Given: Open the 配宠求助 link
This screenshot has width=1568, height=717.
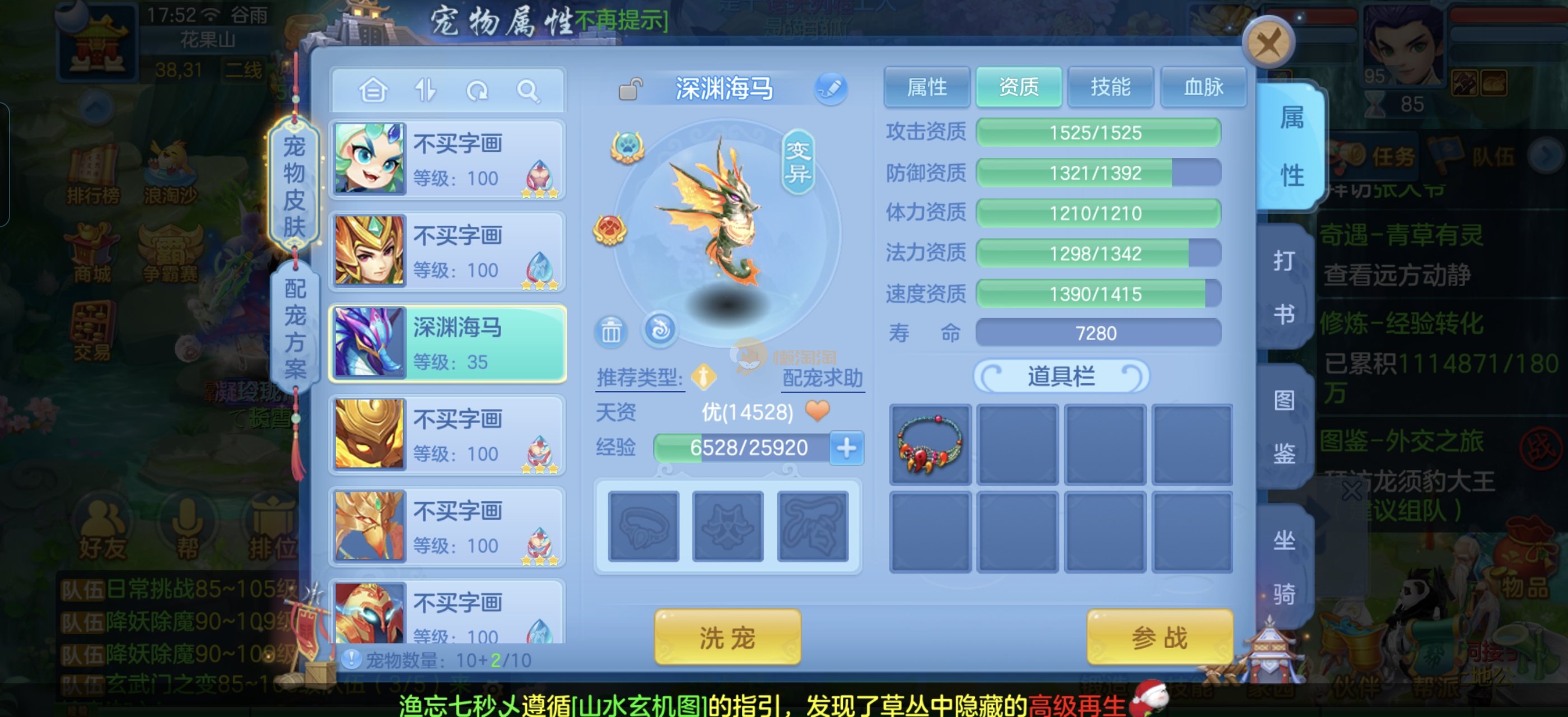Looking at the screenshot, I should pyautogui.click(x=822, y=378).
